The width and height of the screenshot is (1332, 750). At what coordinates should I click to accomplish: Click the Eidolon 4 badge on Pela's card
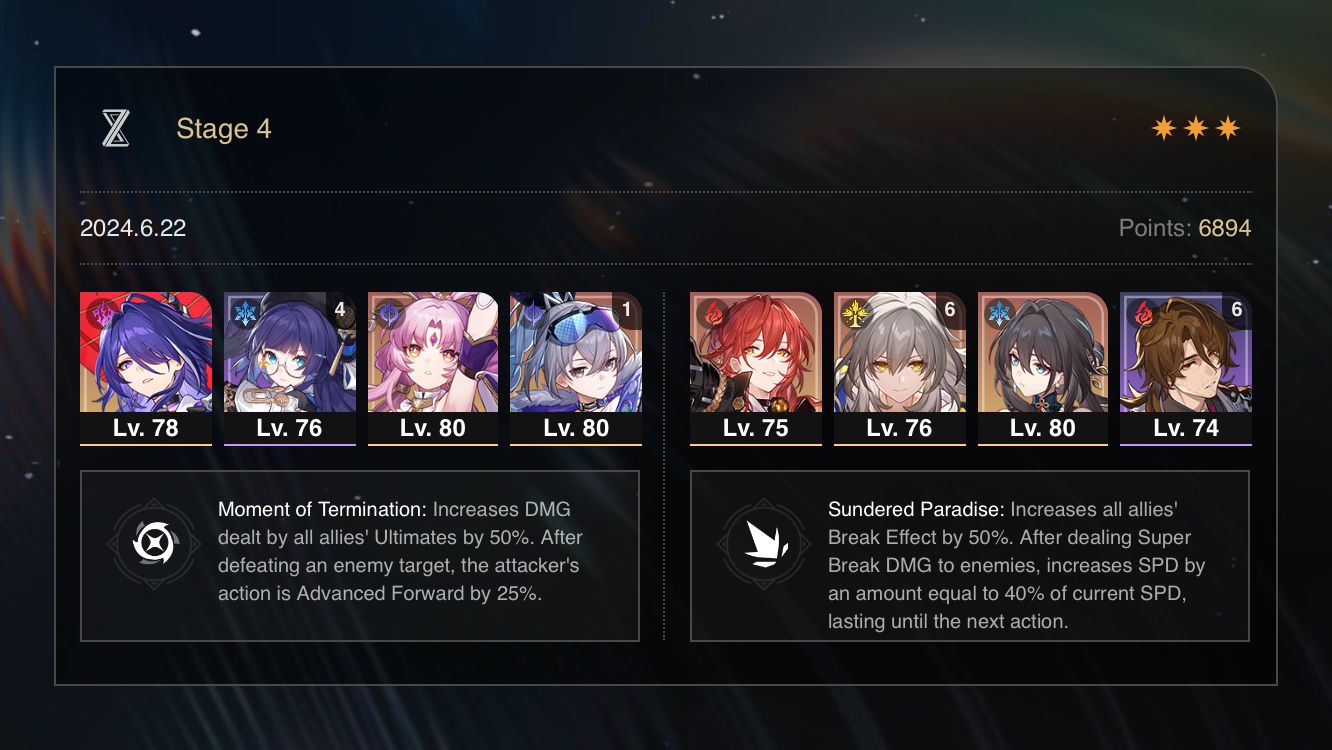tap(339, 310)
